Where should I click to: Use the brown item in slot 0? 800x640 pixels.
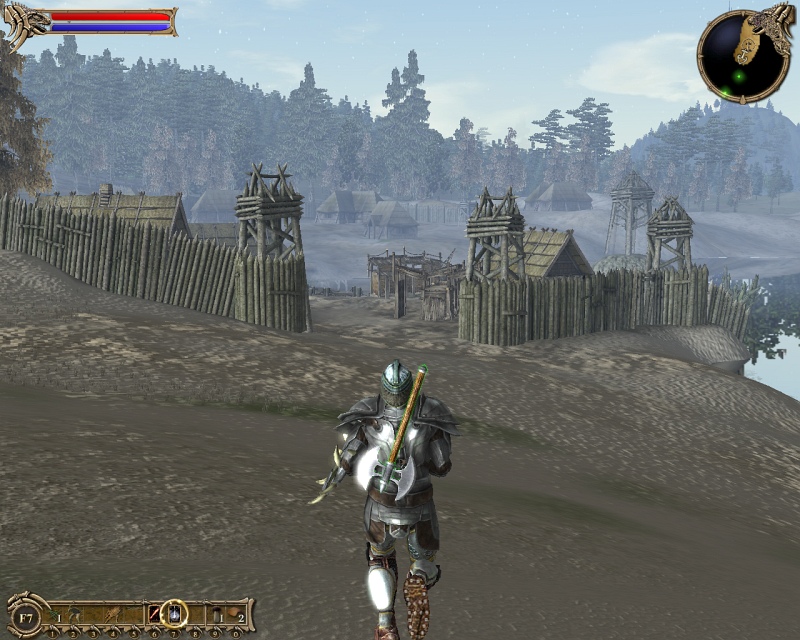click(x=235, y=614)
